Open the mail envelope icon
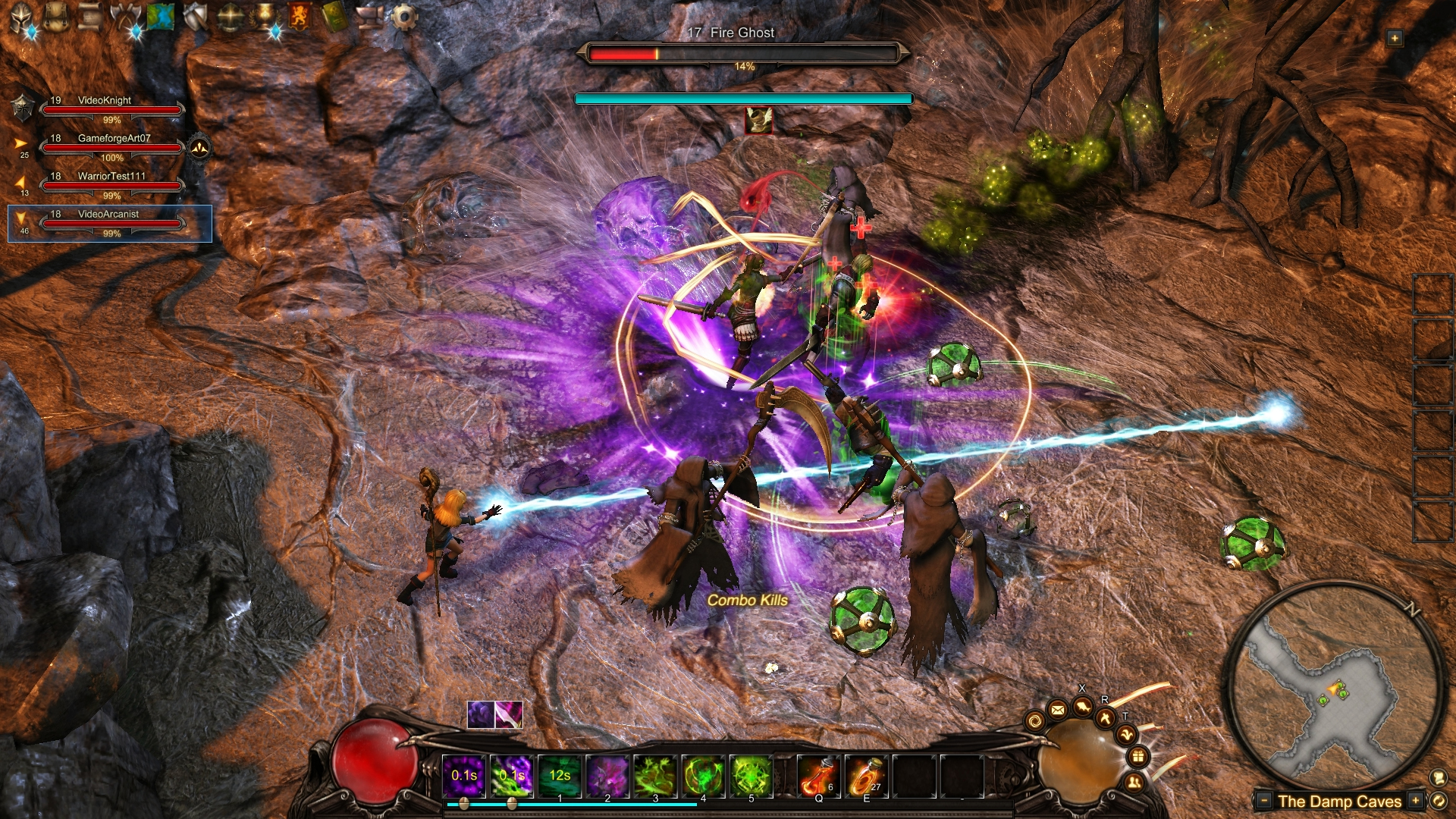The image size is (1456, 819). [x=1057, y=710]
